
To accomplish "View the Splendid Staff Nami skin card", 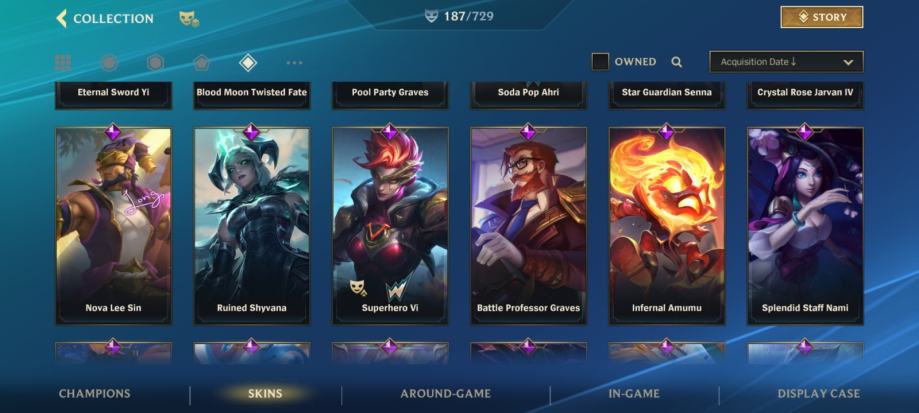I will tap(805, 225).
